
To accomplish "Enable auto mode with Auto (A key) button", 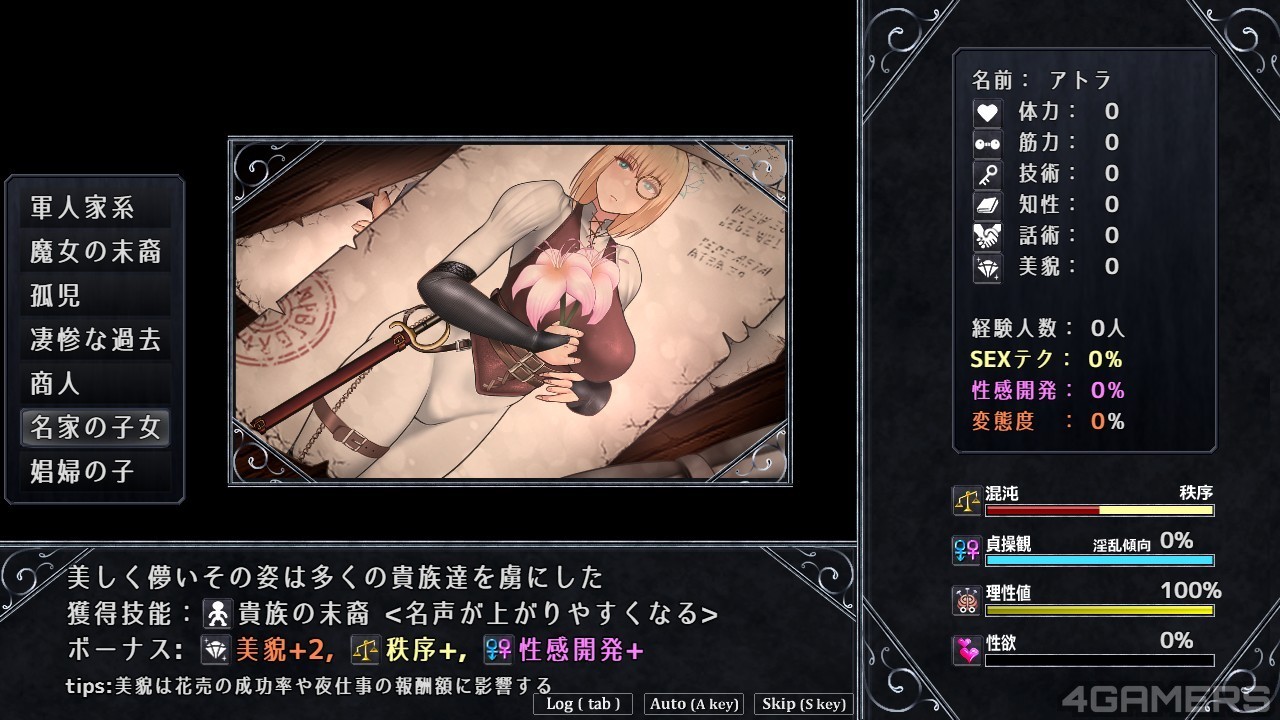I will pyautogui.click(x=693, y=704).
